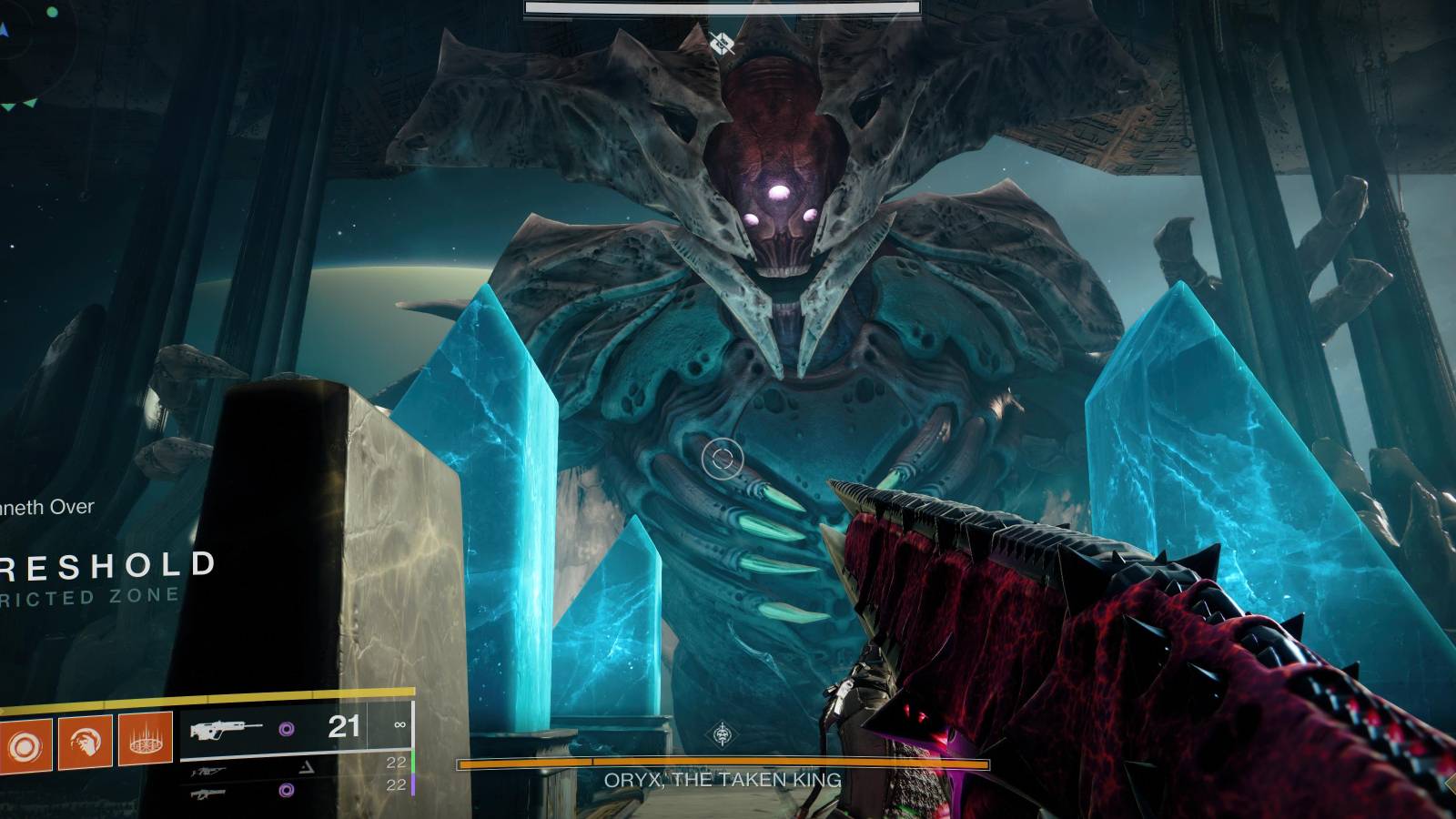Click the objective marker above Oryx's head
Image resolution: width=1456 pixels, height=819 pixels.
722,41
